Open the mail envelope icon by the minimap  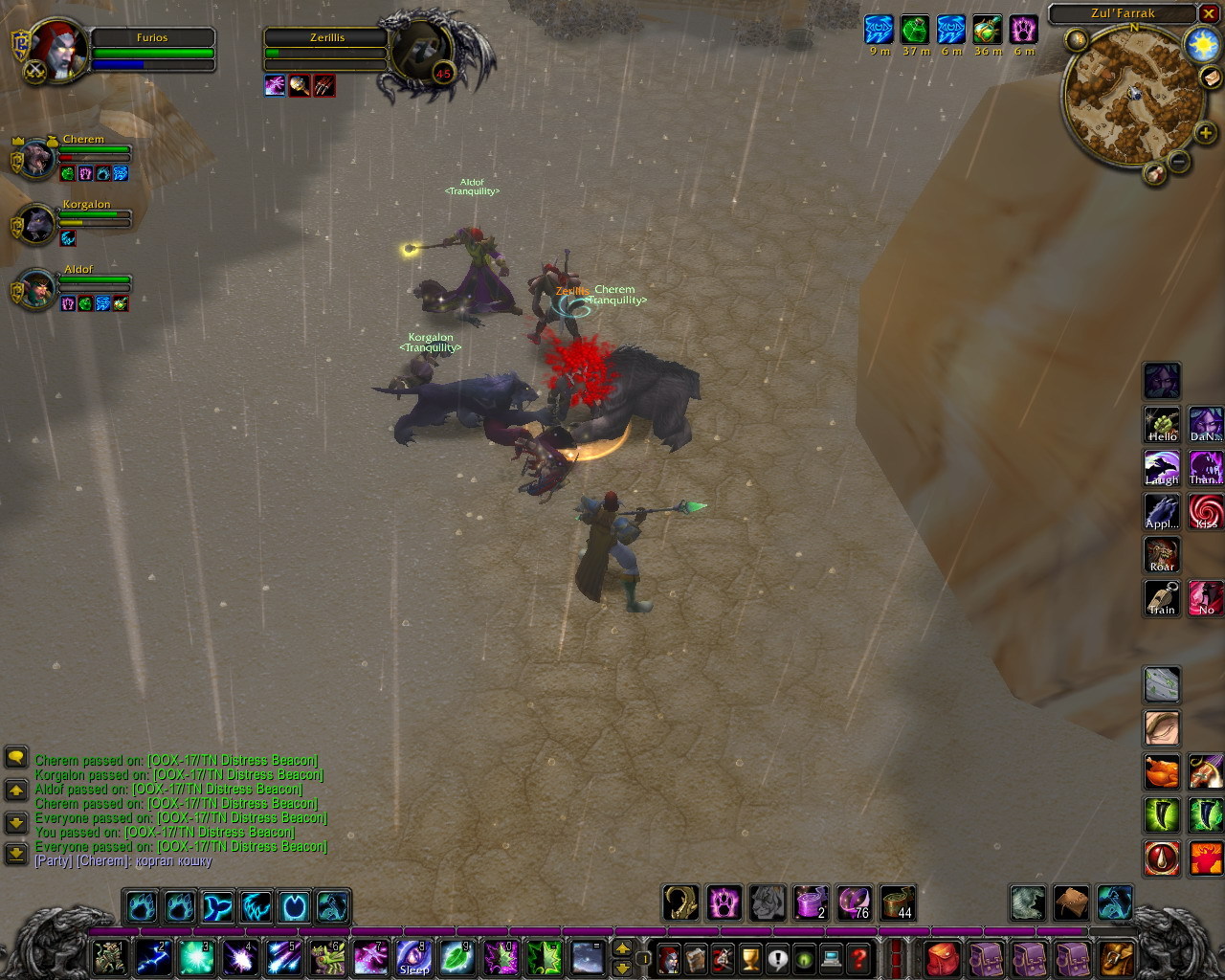click(1210, 79)
